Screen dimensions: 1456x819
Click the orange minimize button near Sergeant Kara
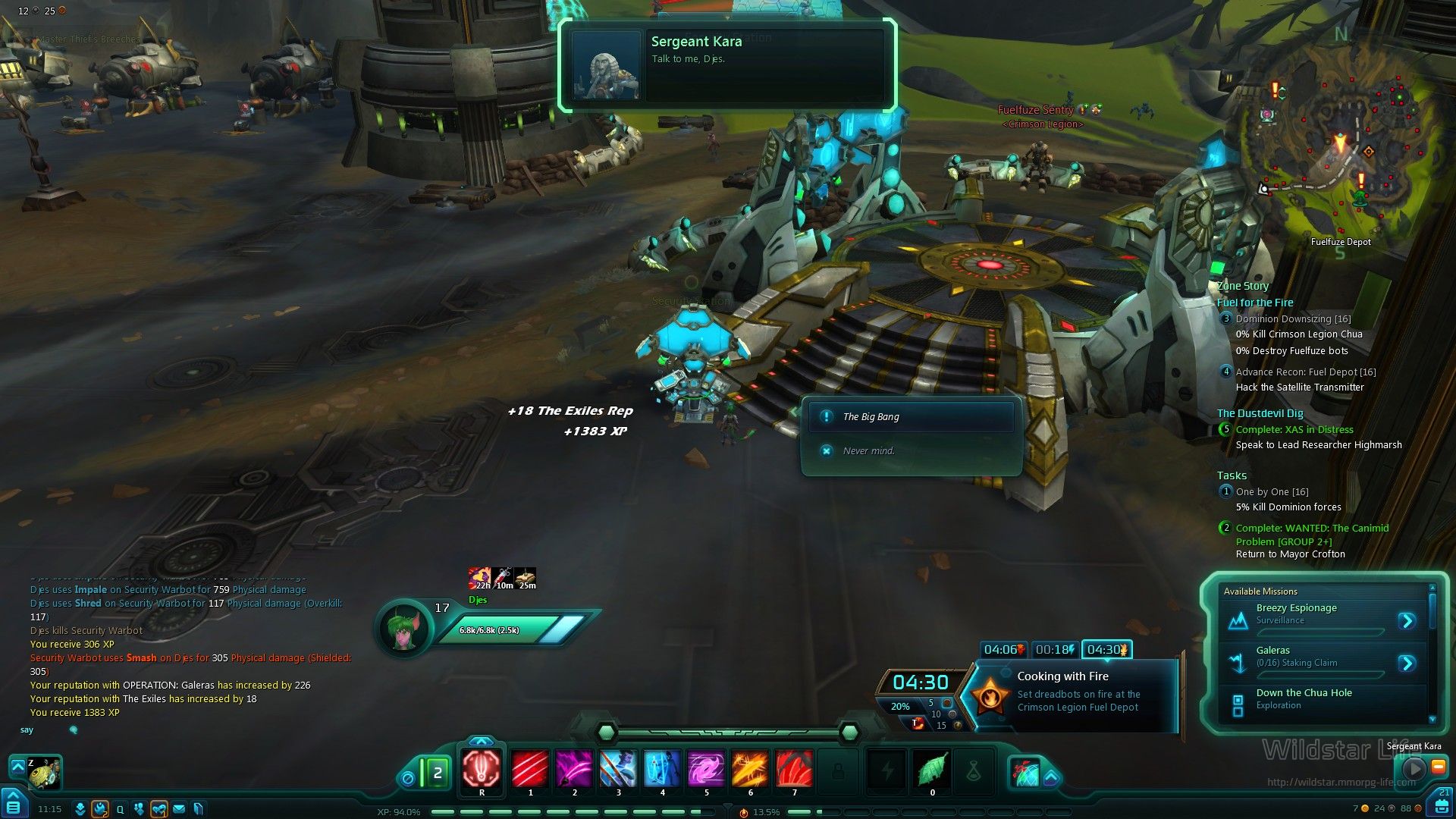[1437, 767]
